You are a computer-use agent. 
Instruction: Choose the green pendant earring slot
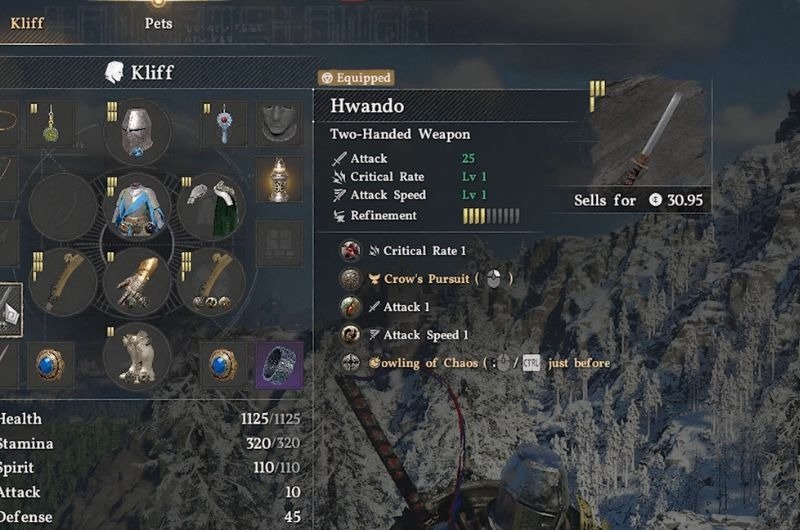coord(51,125)
